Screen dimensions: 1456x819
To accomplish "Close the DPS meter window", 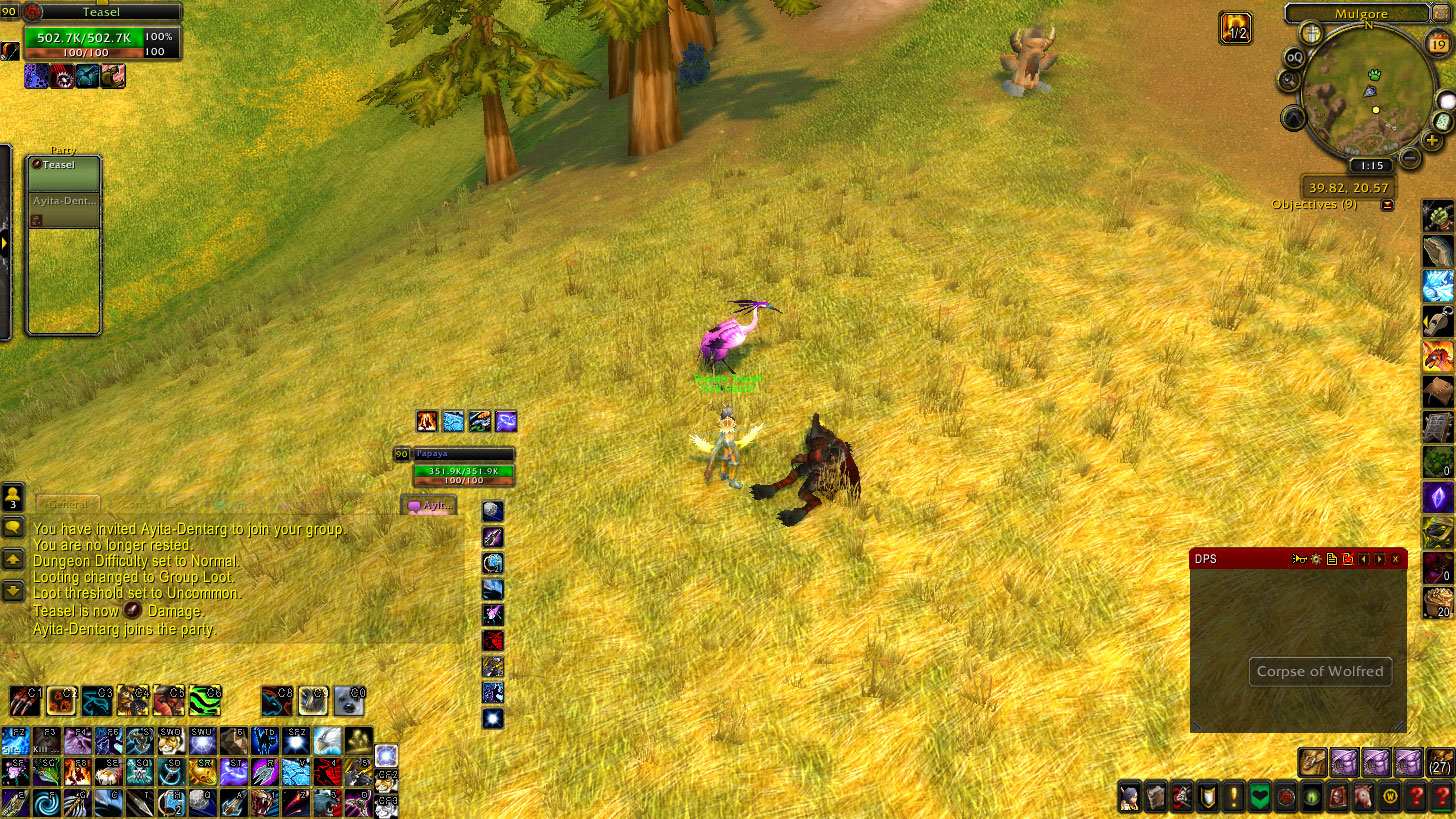I will click(1396, 559).
